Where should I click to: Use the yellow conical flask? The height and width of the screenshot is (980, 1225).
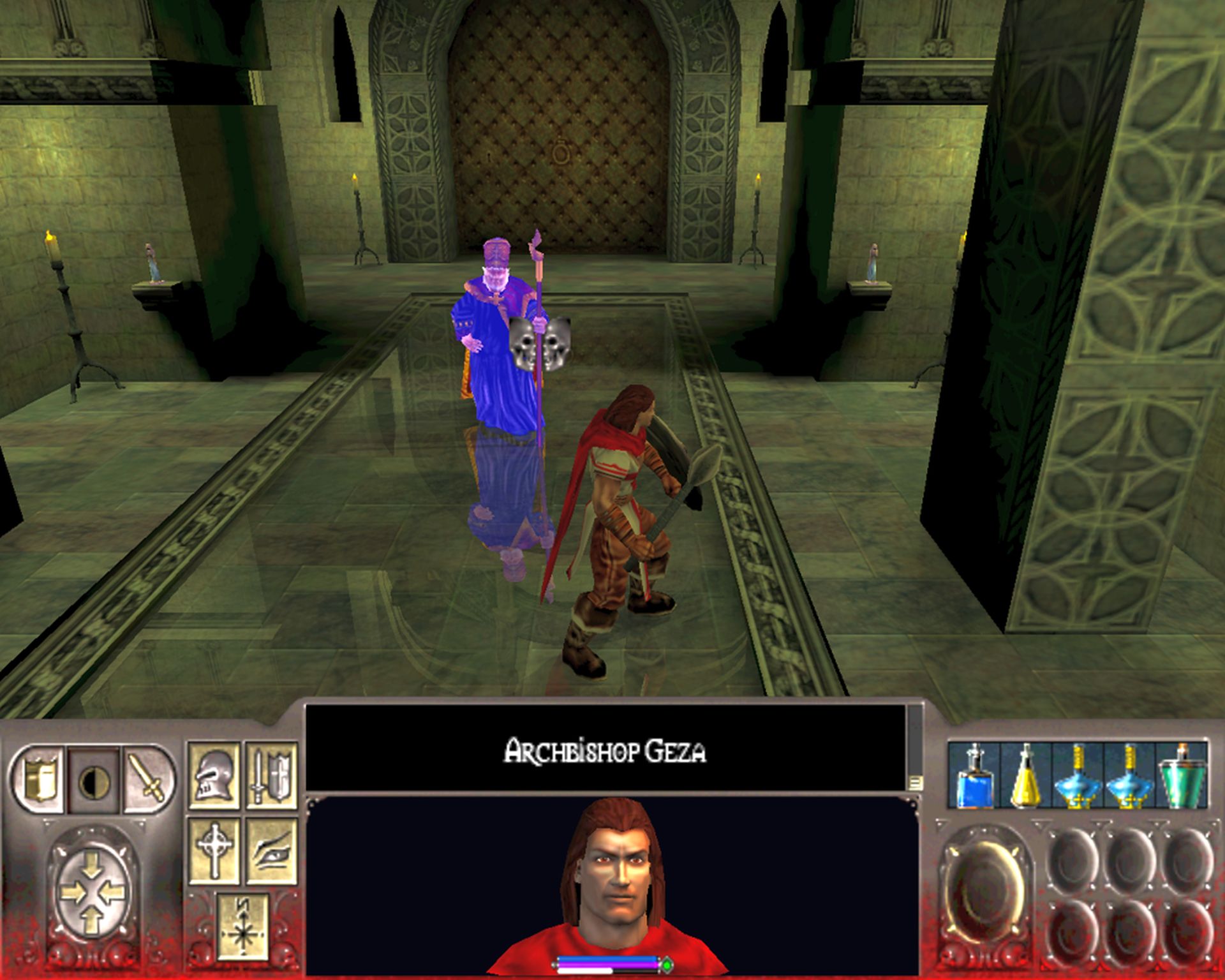coord(1026,775)
